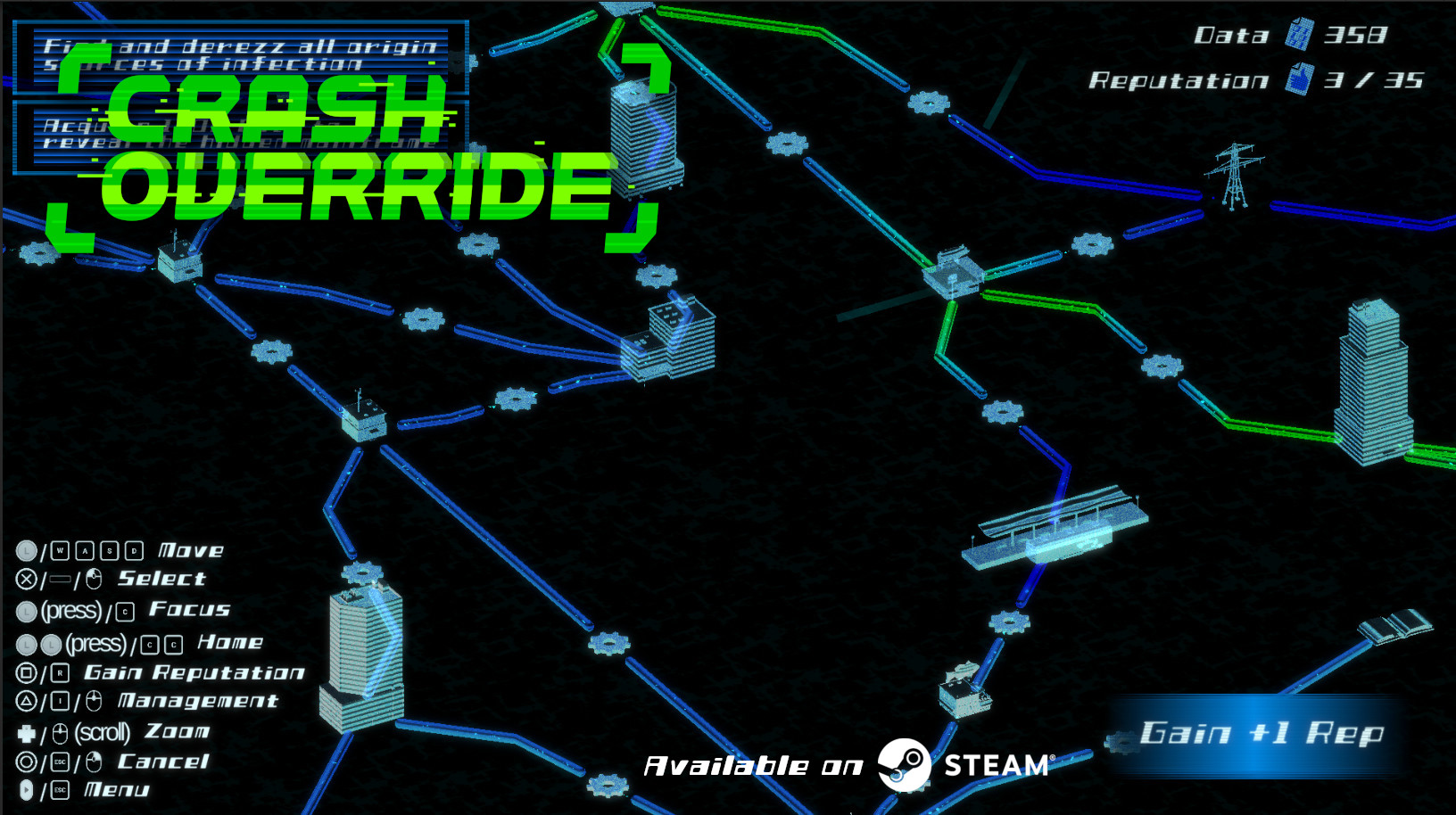Click the Zoom d-pad icon
Viewport: 1456px width, 815px height.
[28, 733]
